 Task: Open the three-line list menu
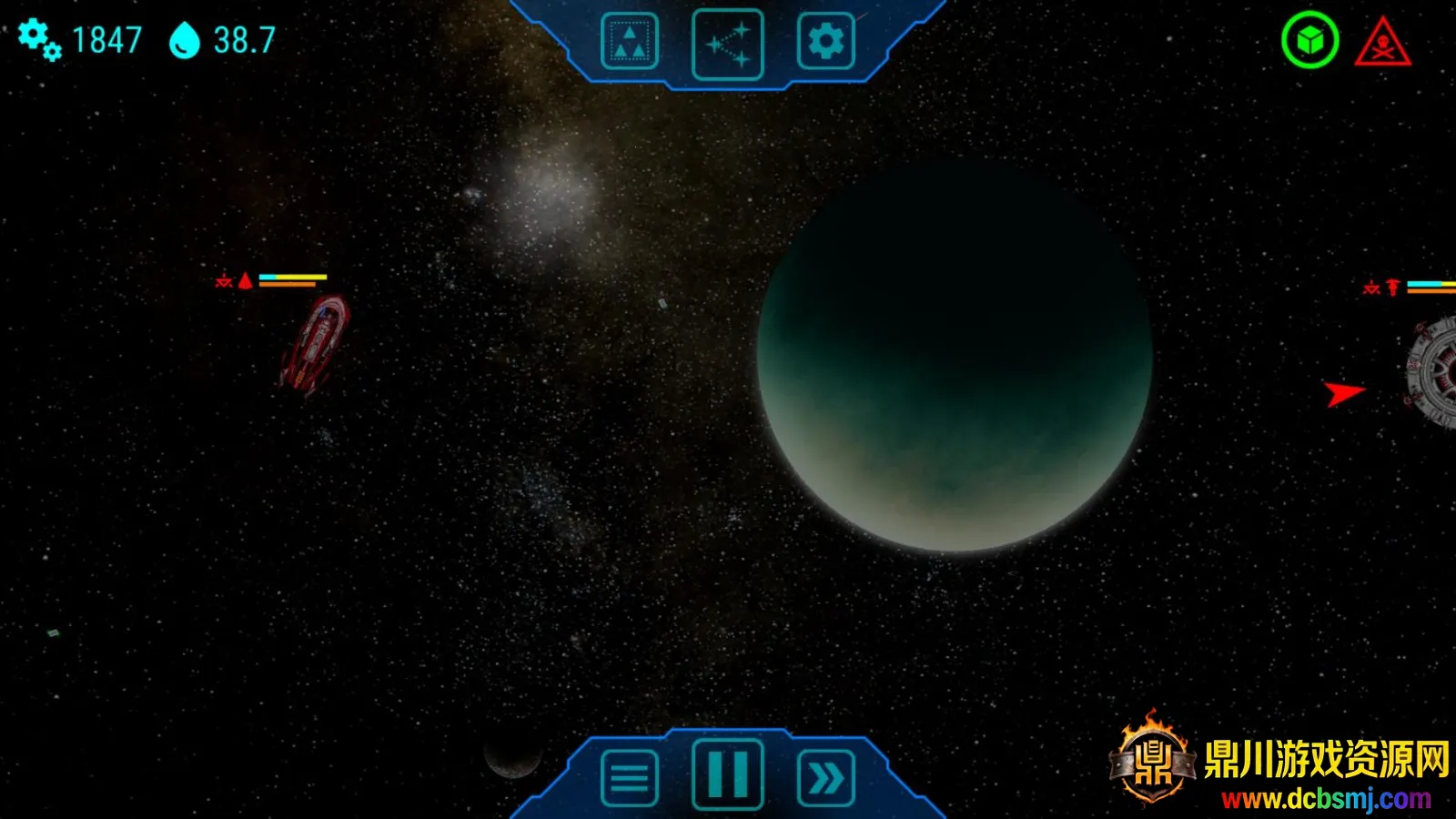(629, 778)
